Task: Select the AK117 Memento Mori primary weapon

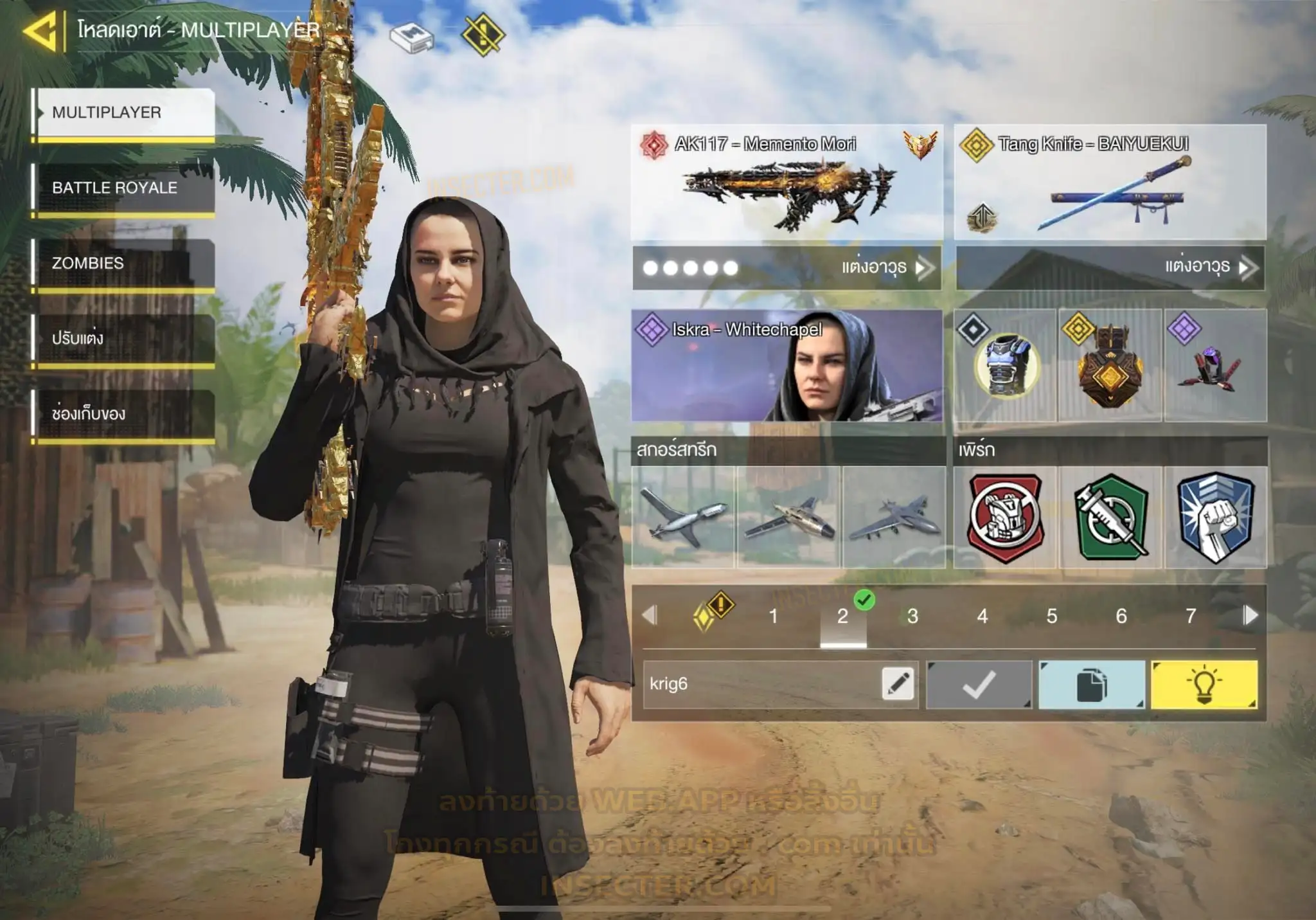Action: tap(787, 182)
